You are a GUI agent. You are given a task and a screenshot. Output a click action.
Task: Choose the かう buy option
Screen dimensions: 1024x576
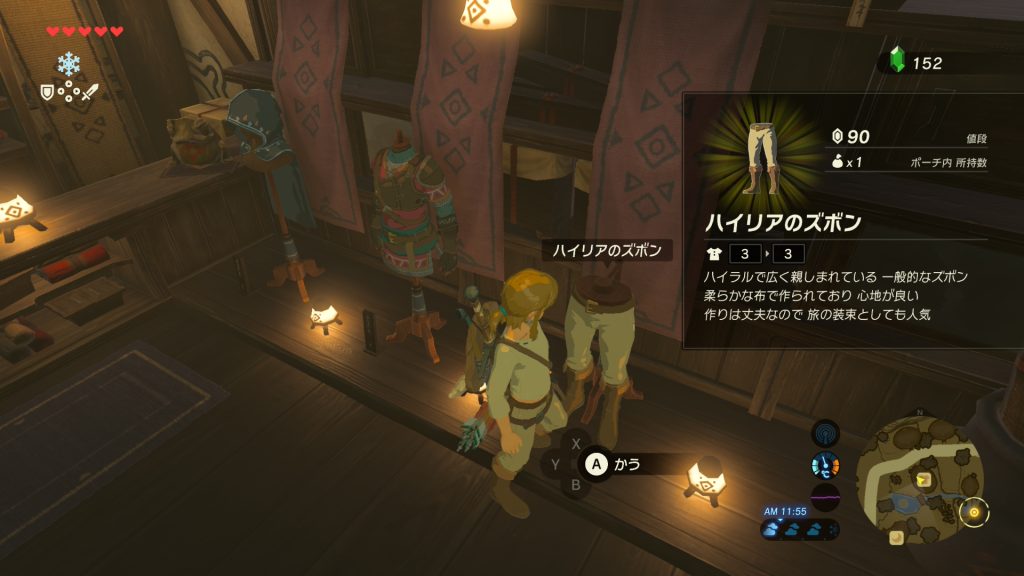pos(613,463)
